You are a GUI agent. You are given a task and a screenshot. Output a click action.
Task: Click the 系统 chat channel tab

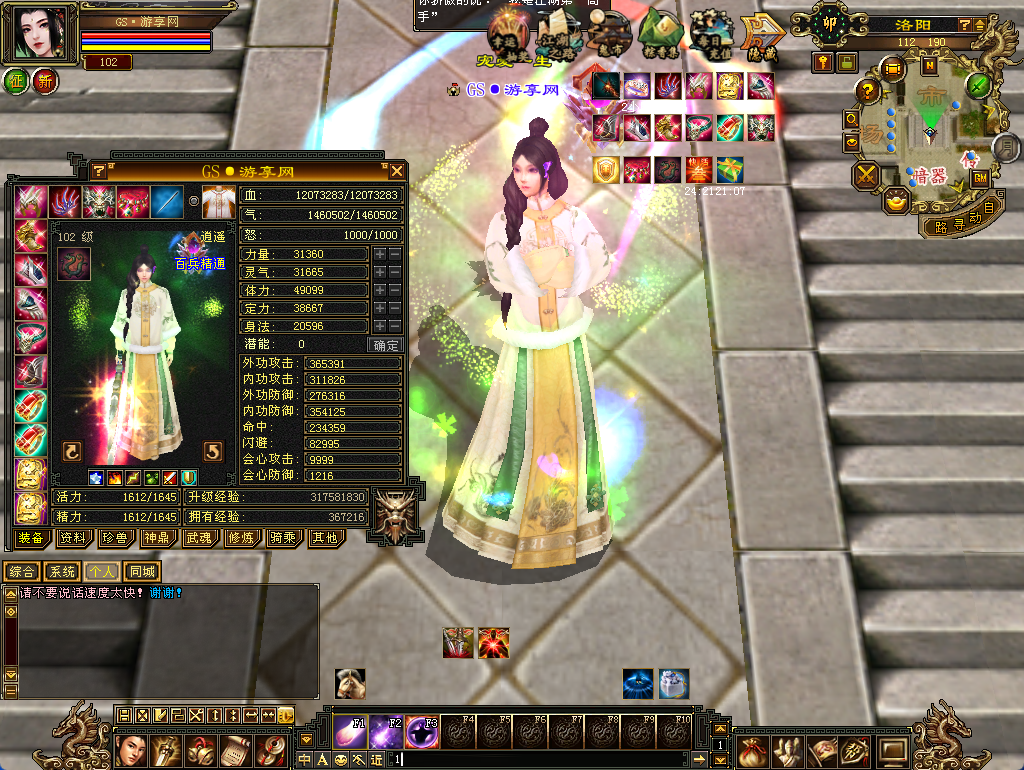coord(62,572)
